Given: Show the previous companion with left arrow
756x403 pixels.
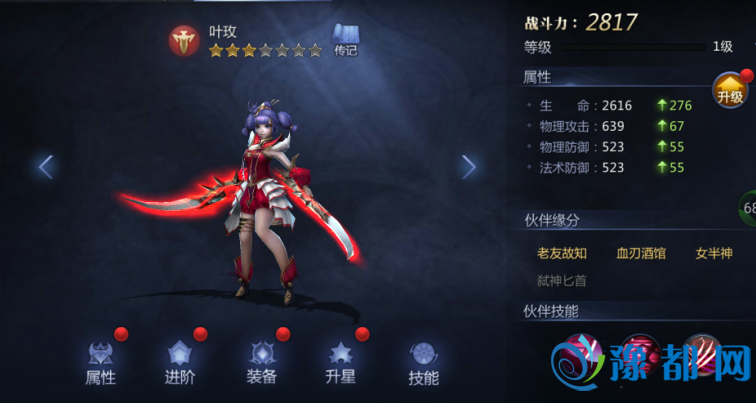Looking at the screenshot, I should (46, 166).
